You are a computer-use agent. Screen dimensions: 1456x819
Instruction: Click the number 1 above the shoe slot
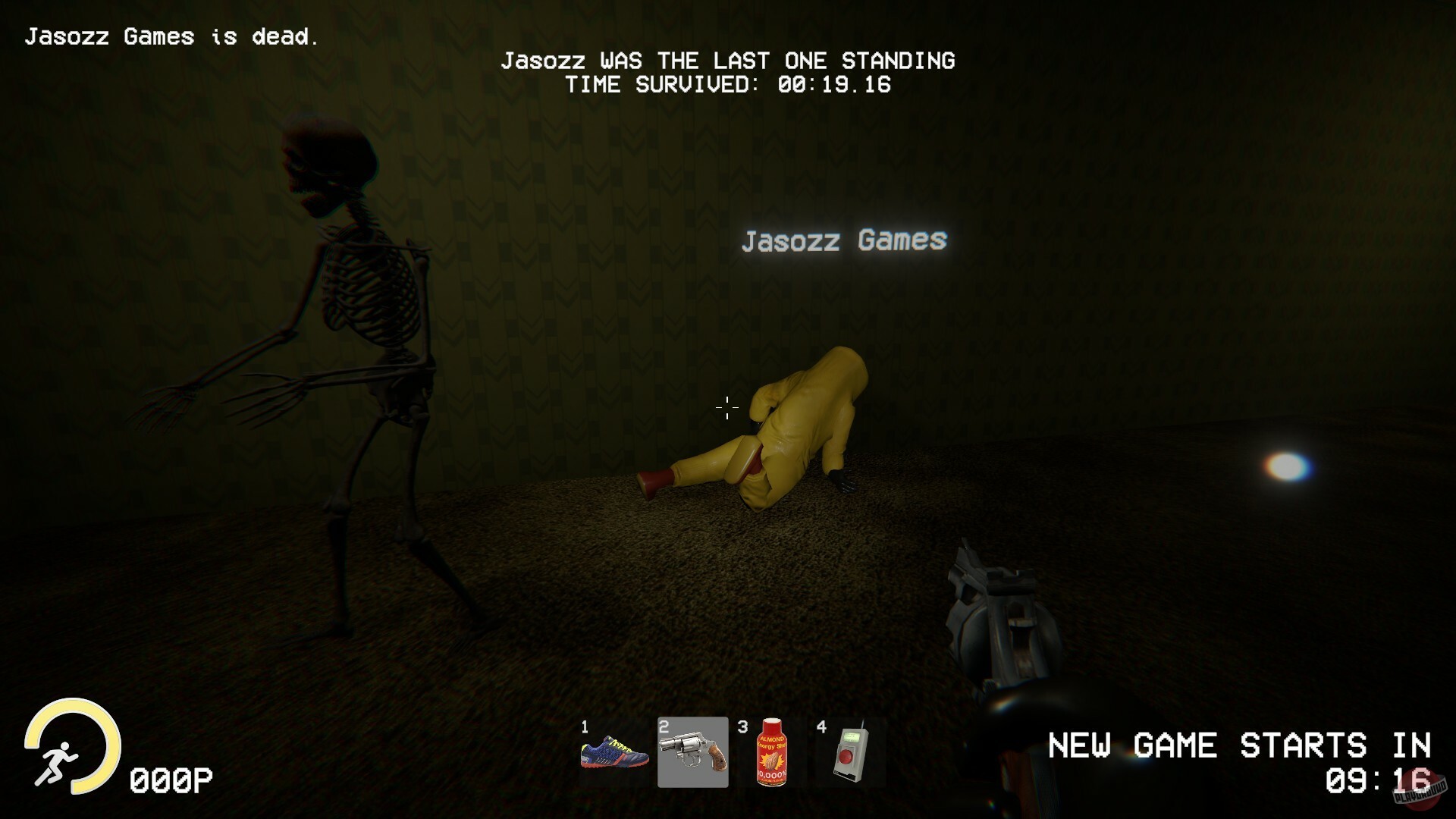click(585, 726)
